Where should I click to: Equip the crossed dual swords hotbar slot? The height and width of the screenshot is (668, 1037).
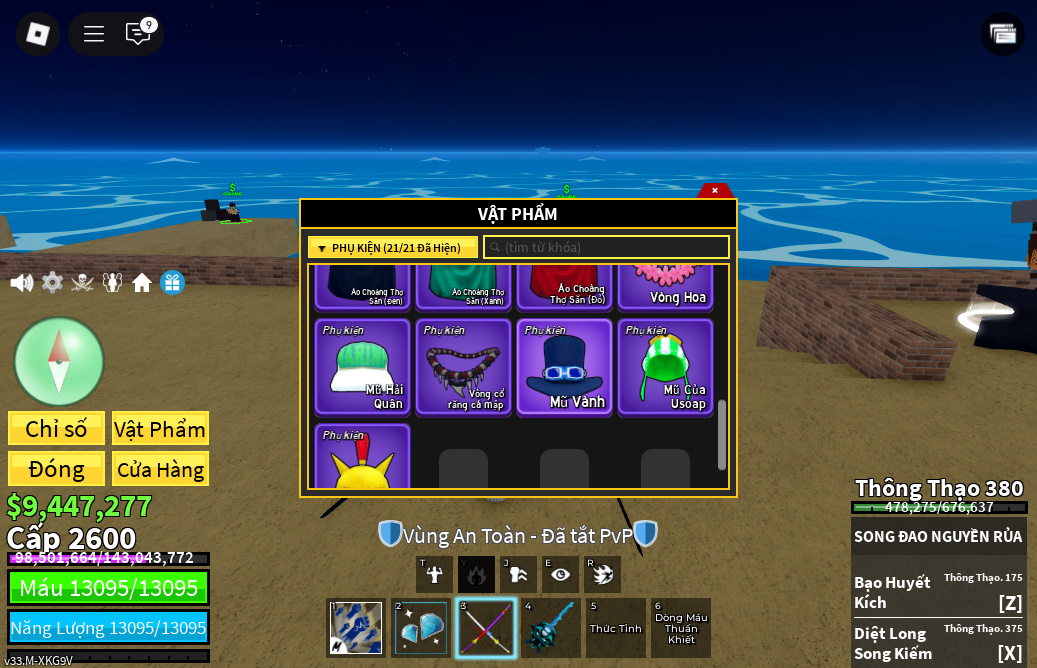pos(486,628)
